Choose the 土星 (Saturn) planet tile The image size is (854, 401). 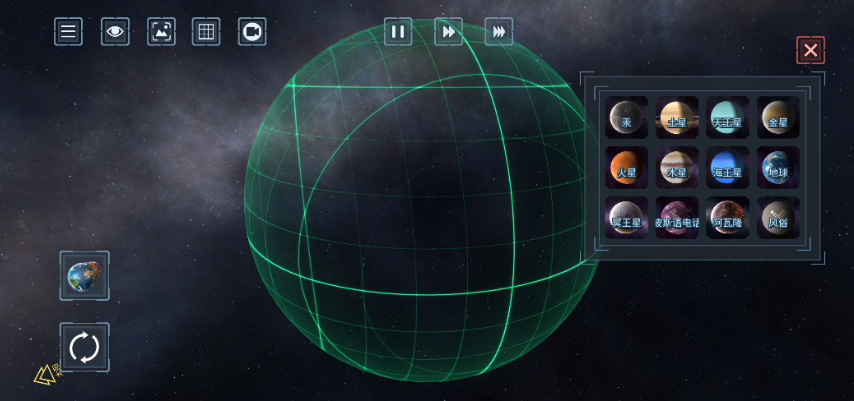[677, 118]
